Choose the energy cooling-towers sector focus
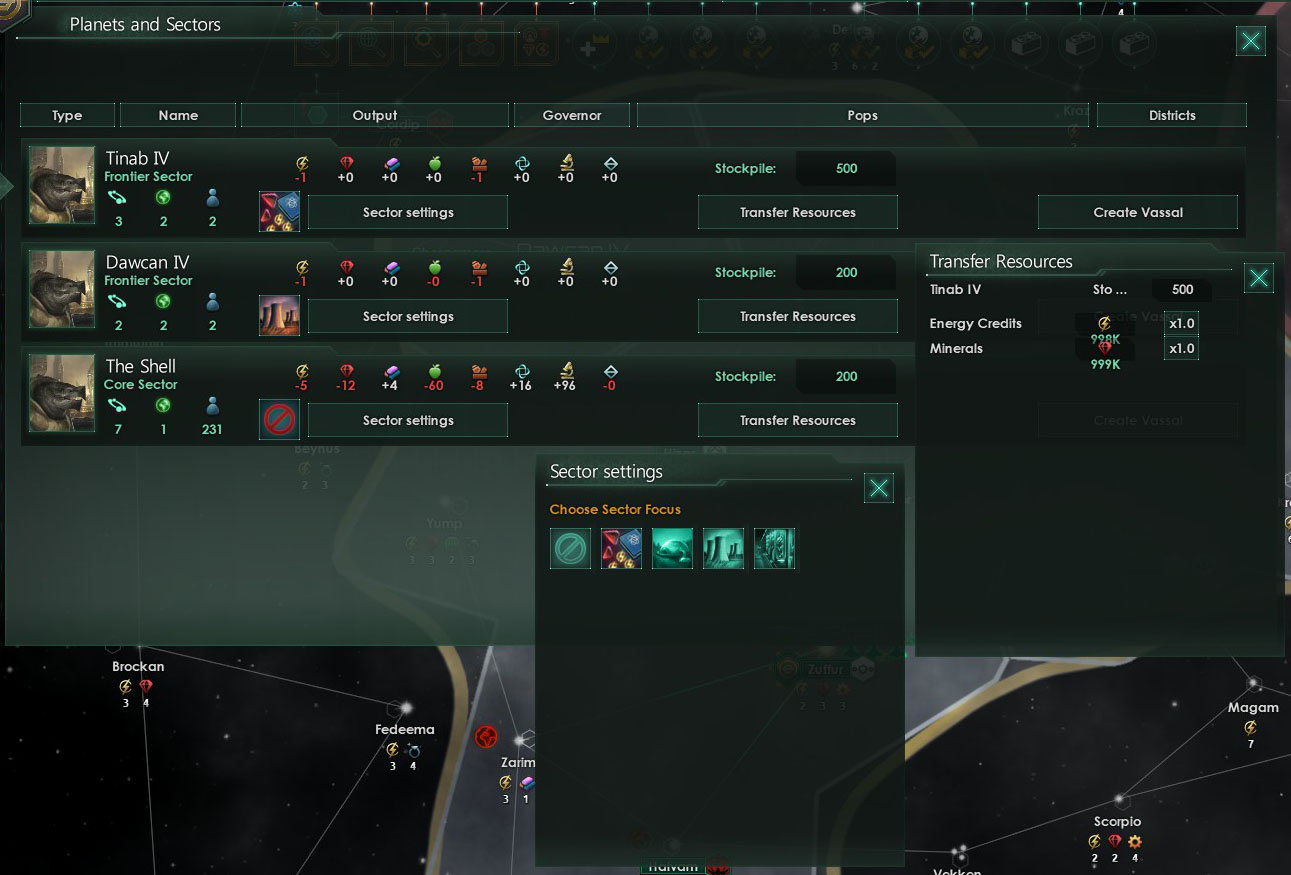The image size is (1291, 875). (723, 548)
